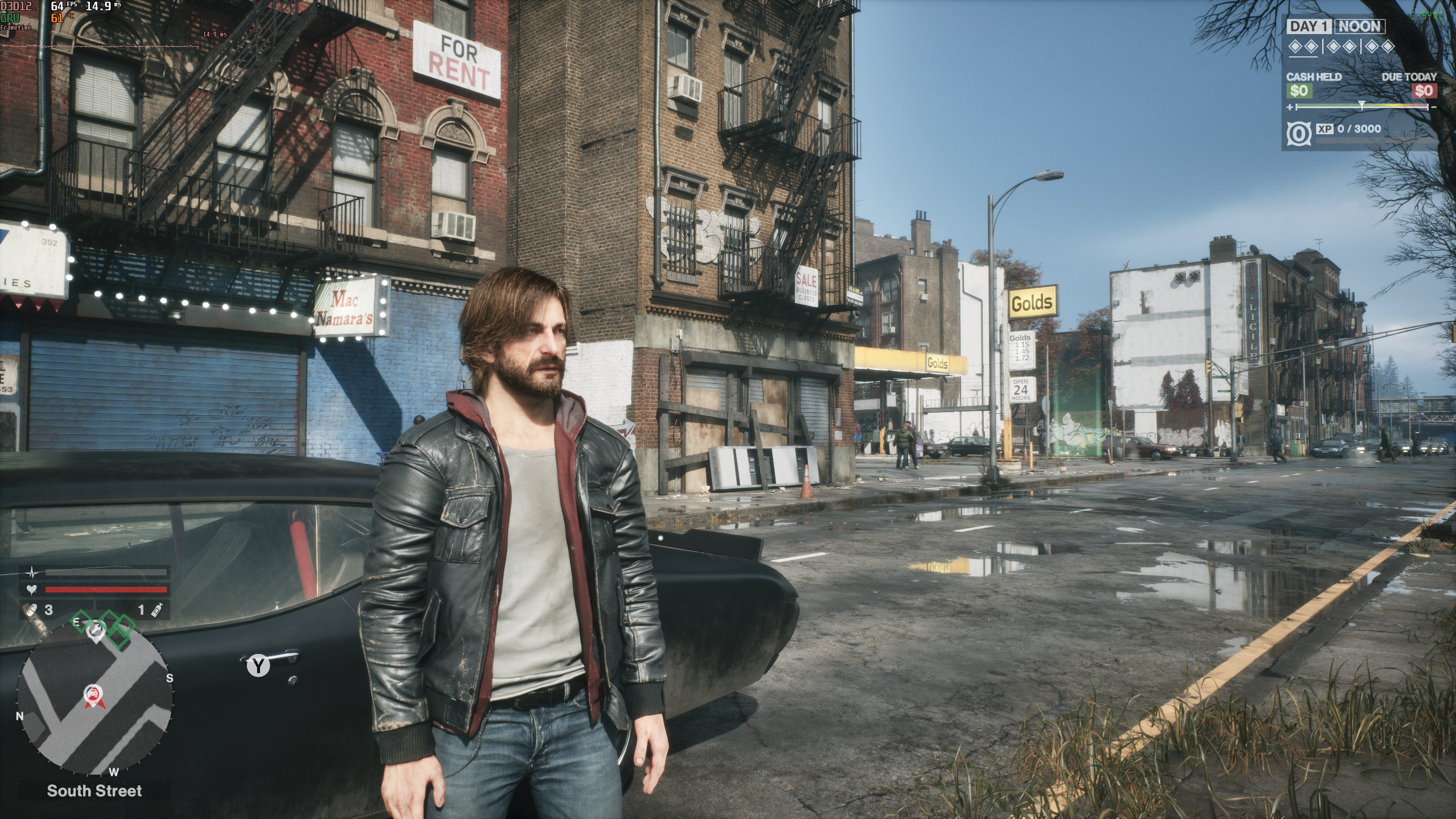
Task: Click the DAY 1 label
Action: pyautogui.click(x=1310, y=27)
